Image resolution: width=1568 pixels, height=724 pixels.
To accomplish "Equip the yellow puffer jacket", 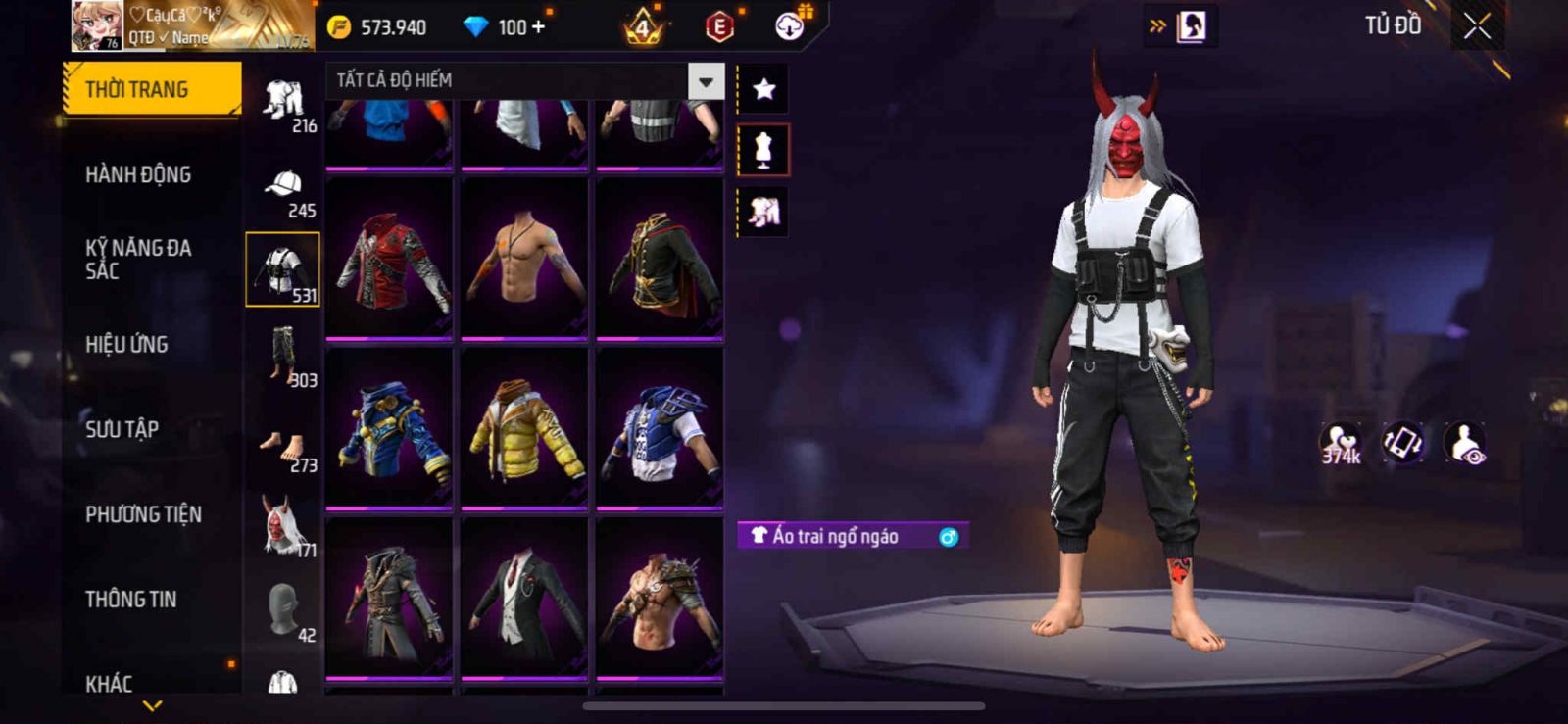I will point(524,428).
